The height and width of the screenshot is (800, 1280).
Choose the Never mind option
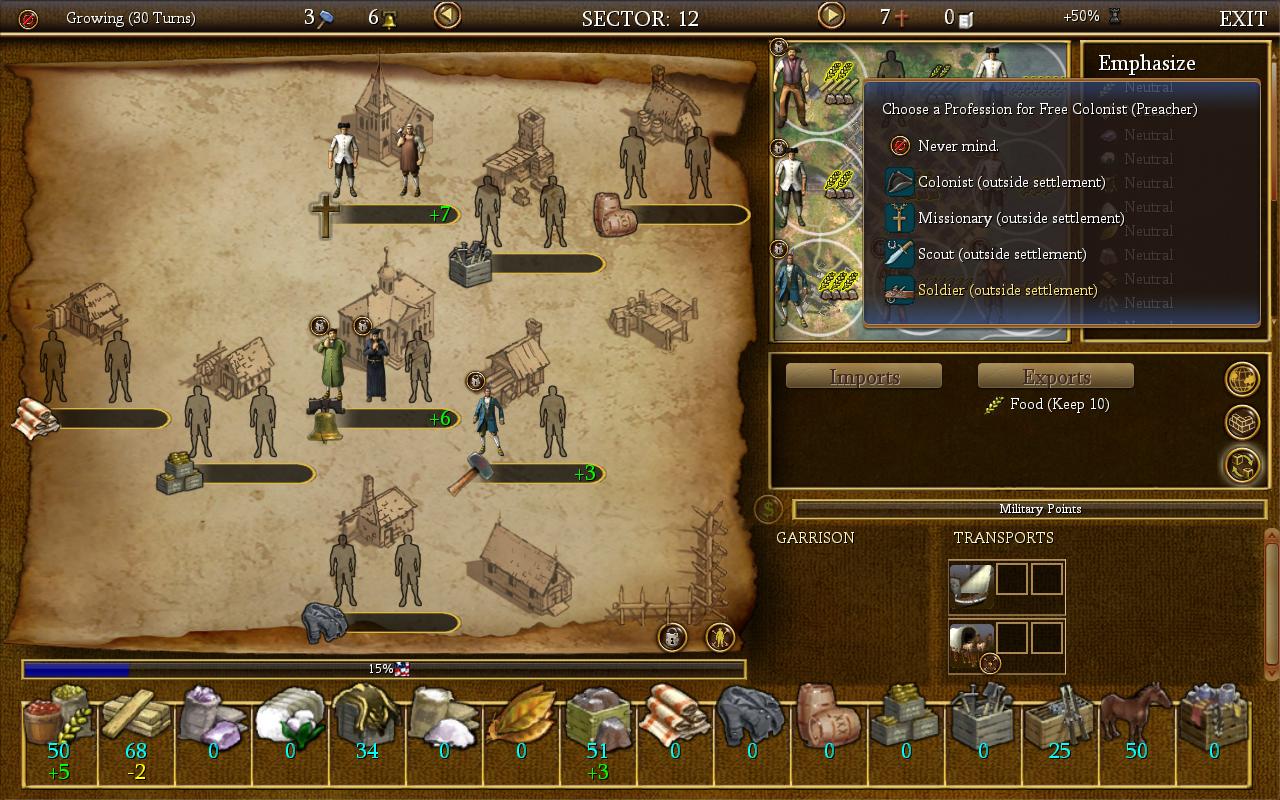point(957,146)
